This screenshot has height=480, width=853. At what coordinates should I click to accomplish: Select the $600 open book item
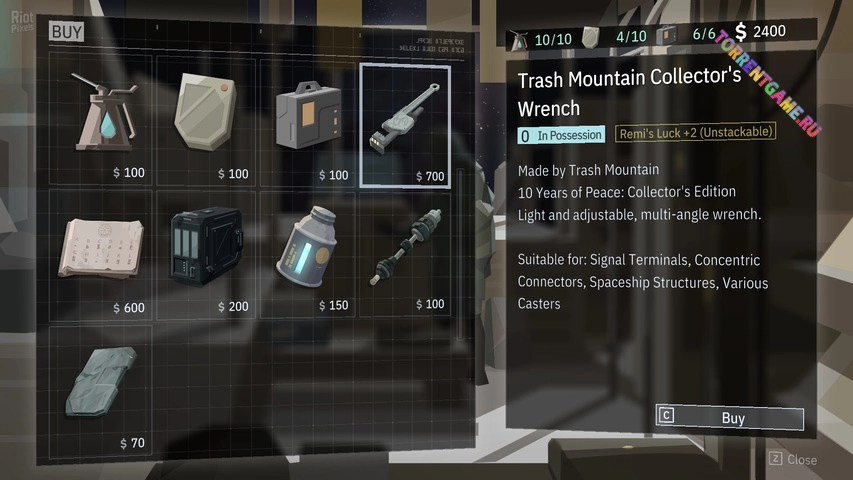(101, 254)
